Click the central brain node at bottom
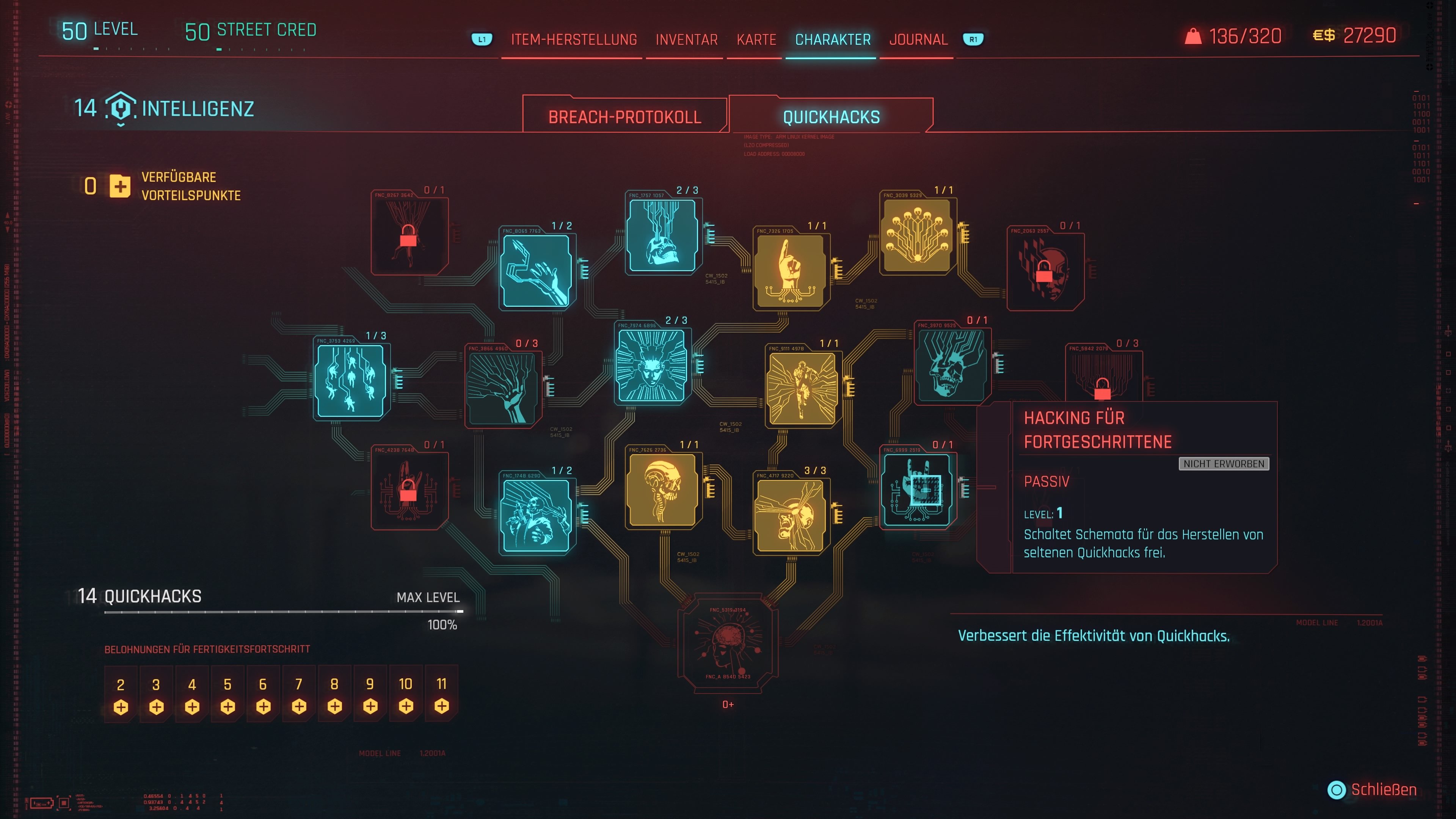The height and width of the screenshot is (819, 1456). (728, 644)
